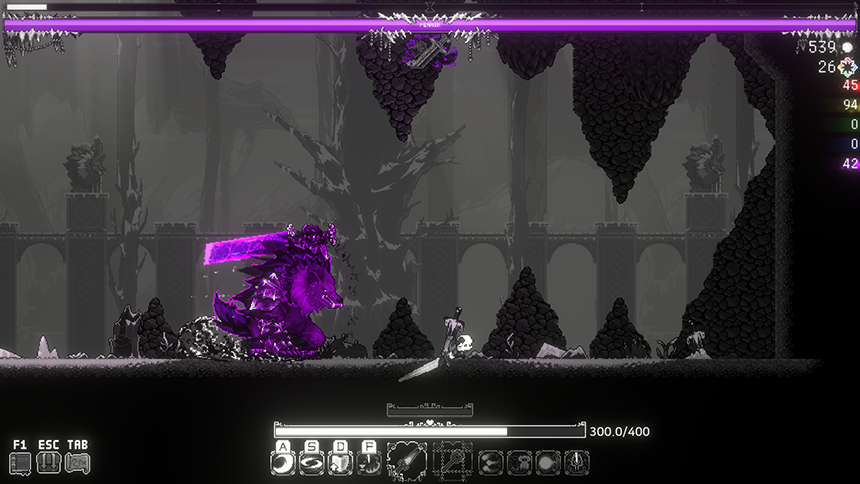Activate the downward sword slam skill
Viewport: 860px width, 484px height.
[x=369, y=463]
